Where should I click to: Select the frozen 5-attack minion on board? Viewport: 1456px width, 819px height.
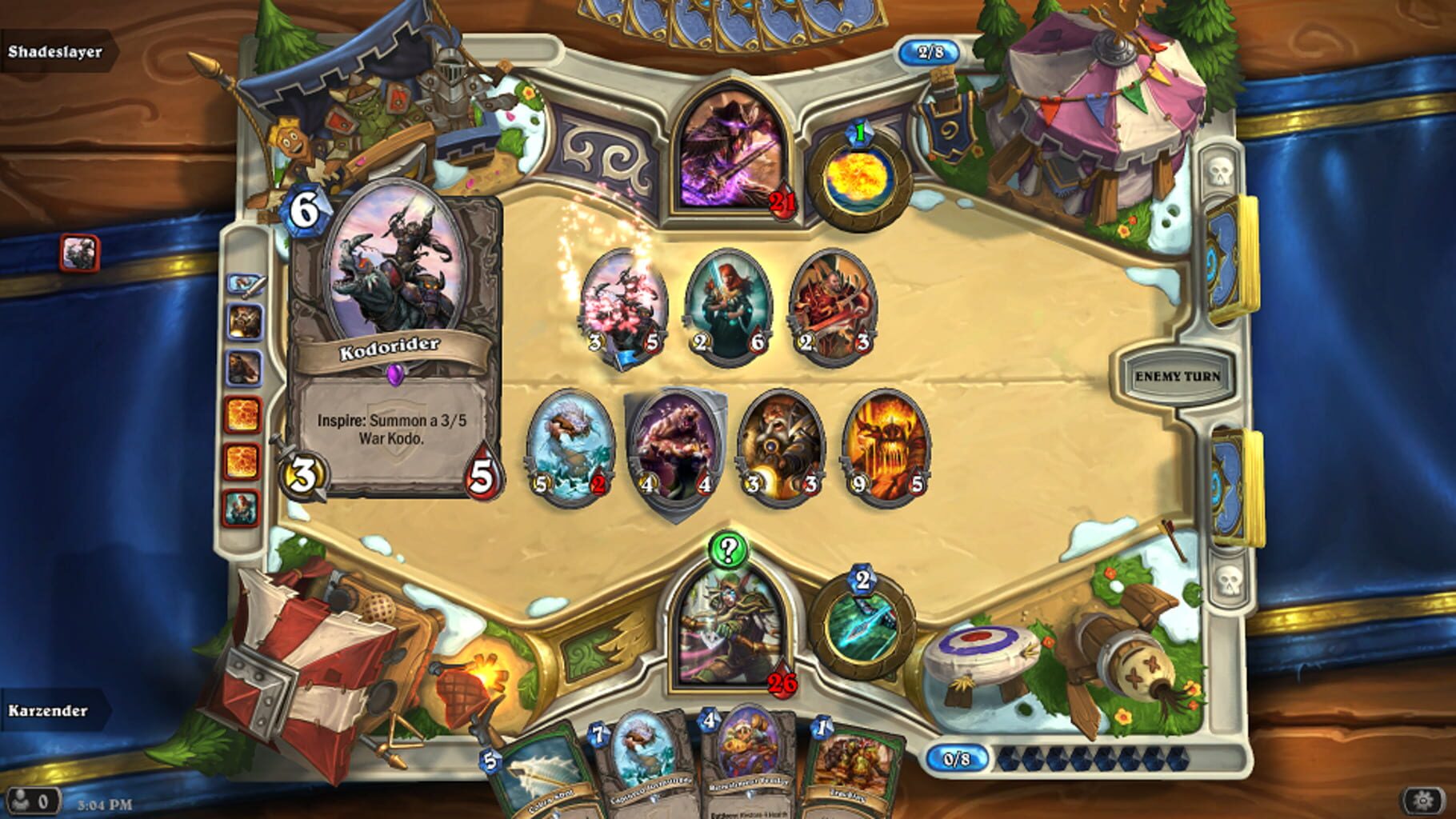[x=568, y=444]
